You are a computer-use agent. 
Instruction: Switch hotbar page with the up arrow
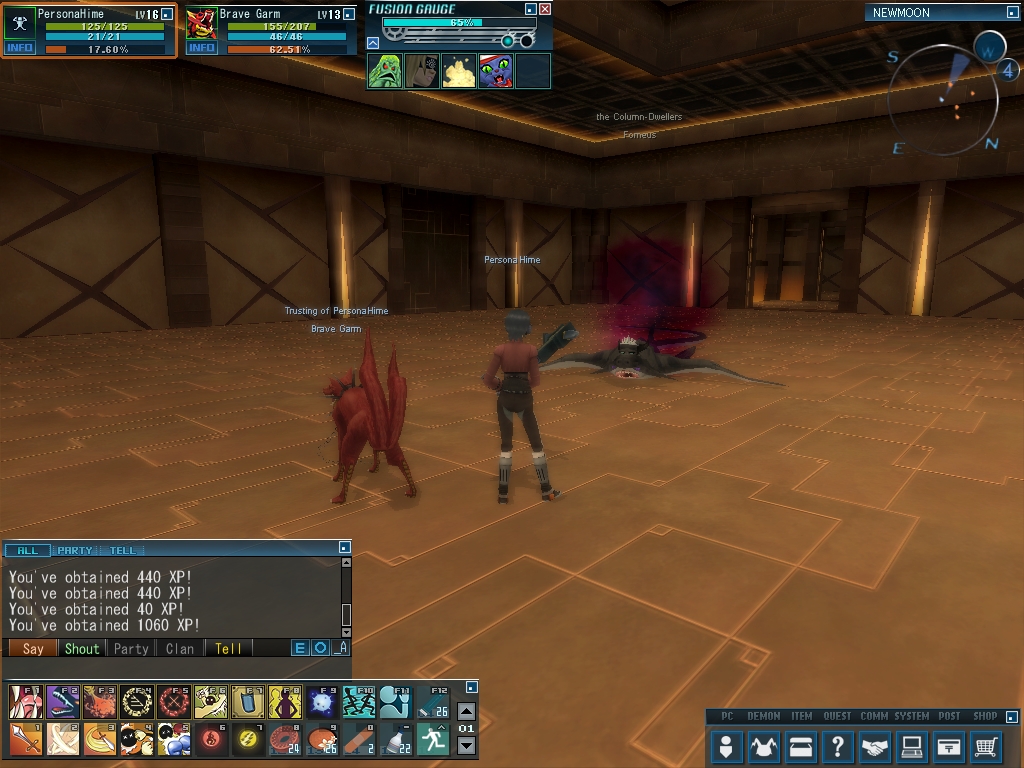tap(466, 712)
